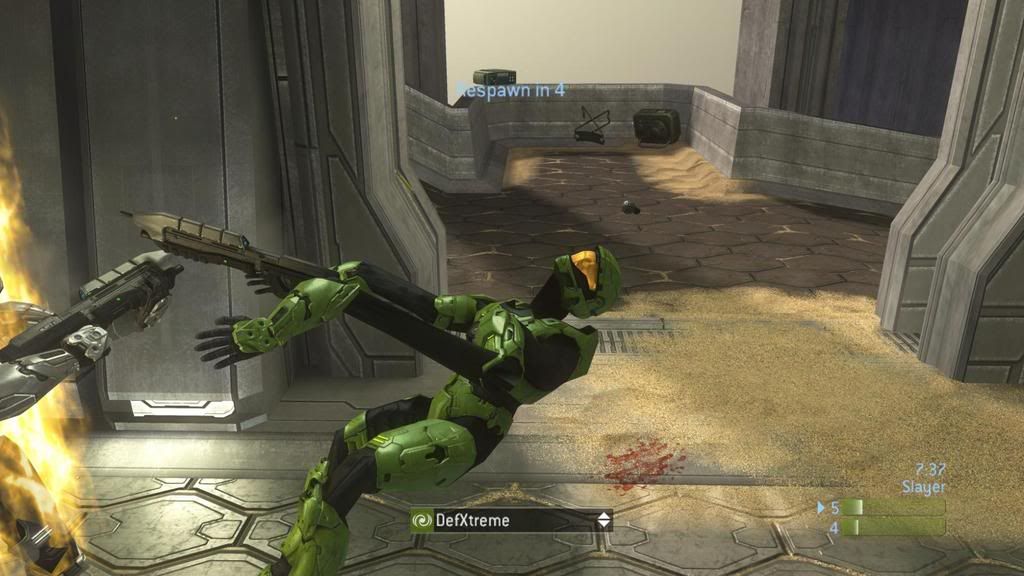Select the DefXtreme spectated player bar

pos(511,520)
